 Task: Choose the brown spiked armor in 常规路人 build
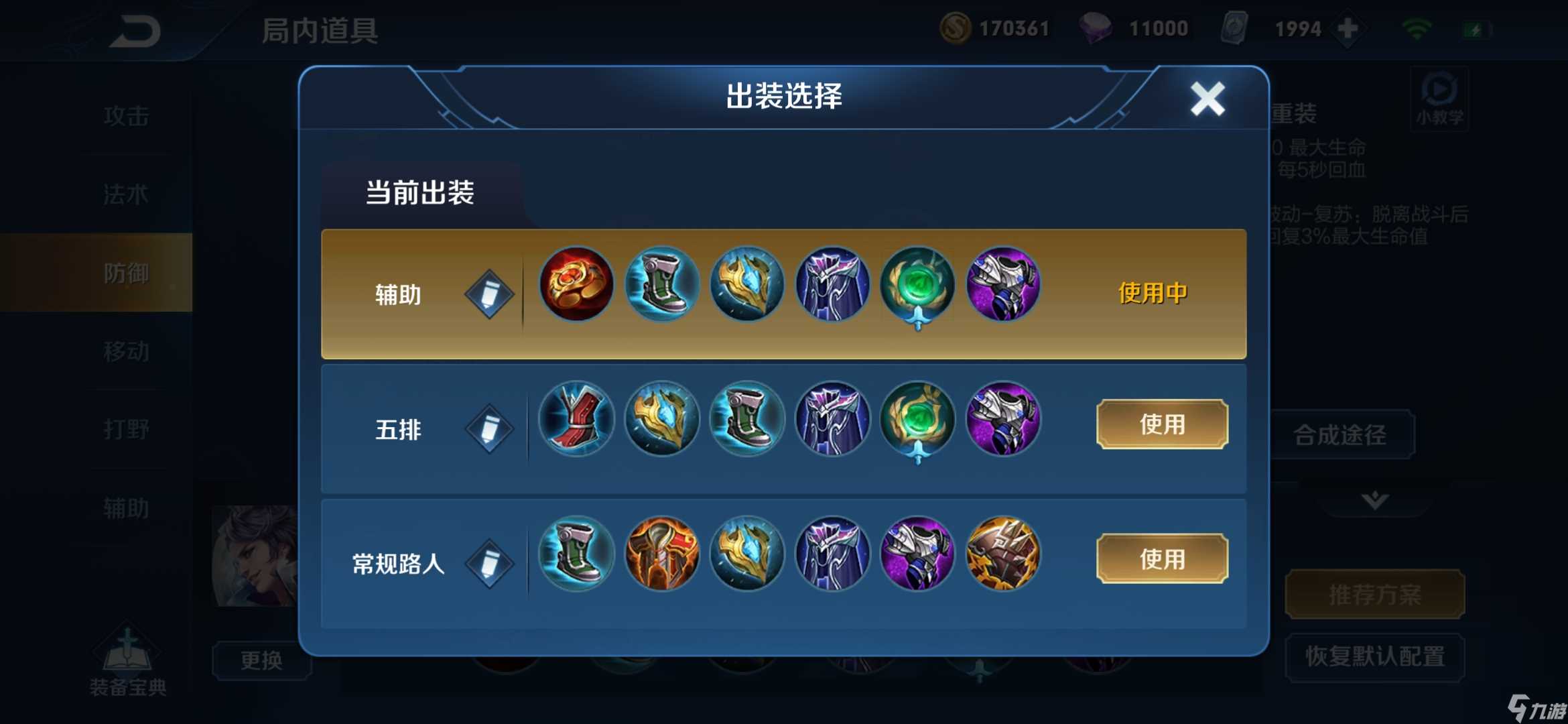pos(1002,554)
